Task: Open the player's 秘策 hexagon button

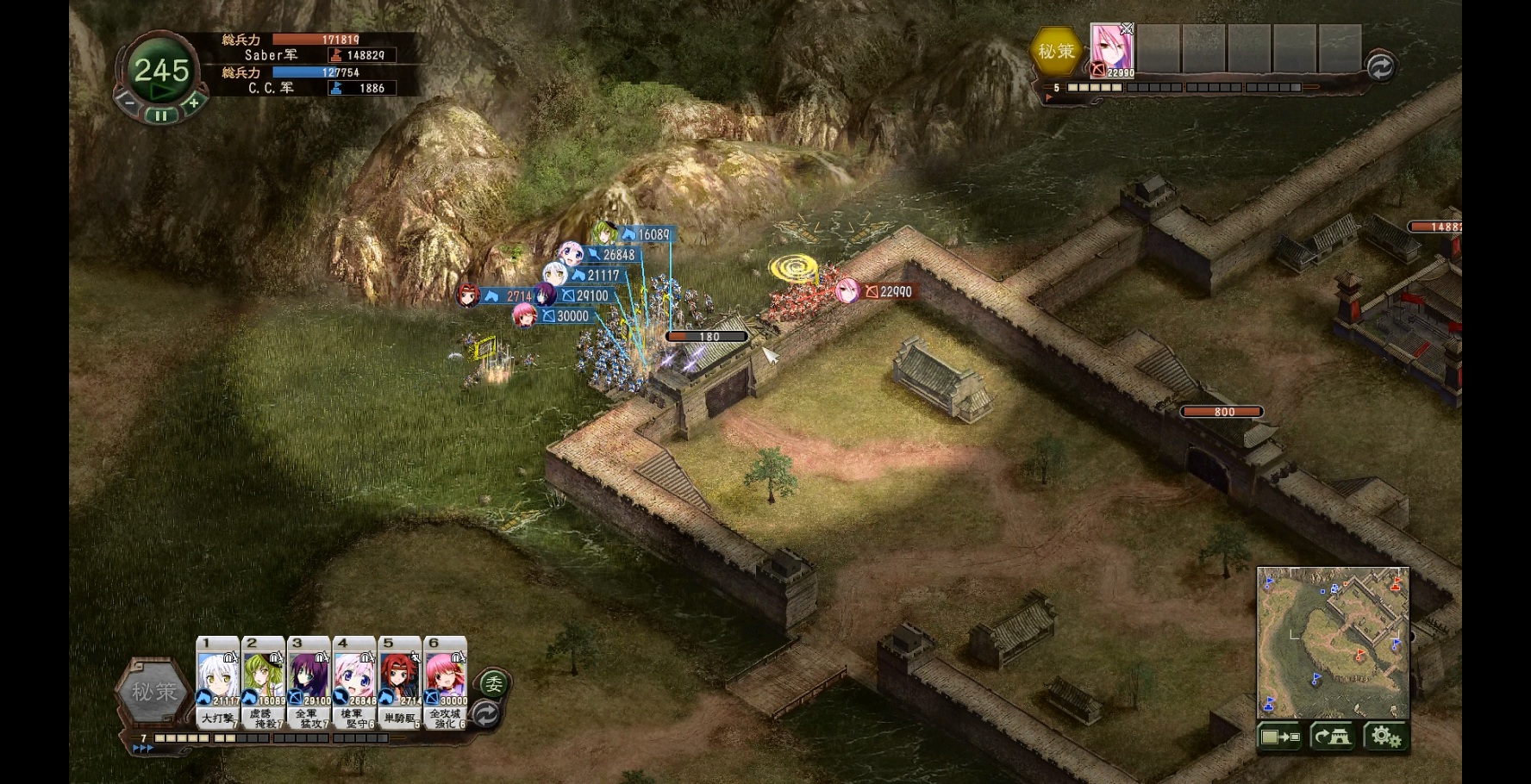Action: point(153,691)
